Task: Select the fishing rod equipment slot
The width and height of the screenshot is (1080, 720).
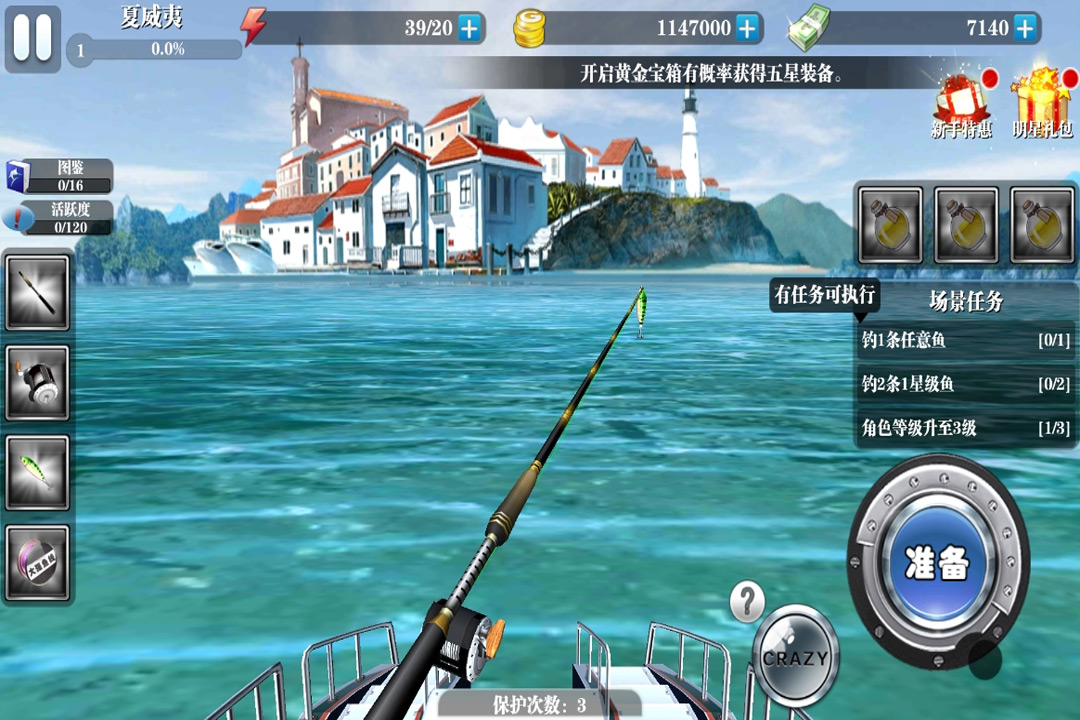Action: click(x=38, y=292)
